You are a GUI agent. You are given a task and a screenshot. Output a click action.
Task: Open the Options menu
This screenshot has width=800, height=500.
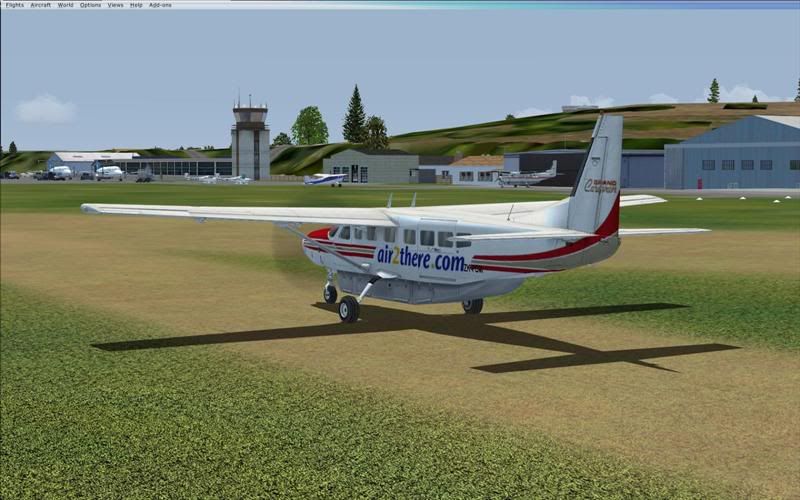pyautogui.click(x=90, y=5)
